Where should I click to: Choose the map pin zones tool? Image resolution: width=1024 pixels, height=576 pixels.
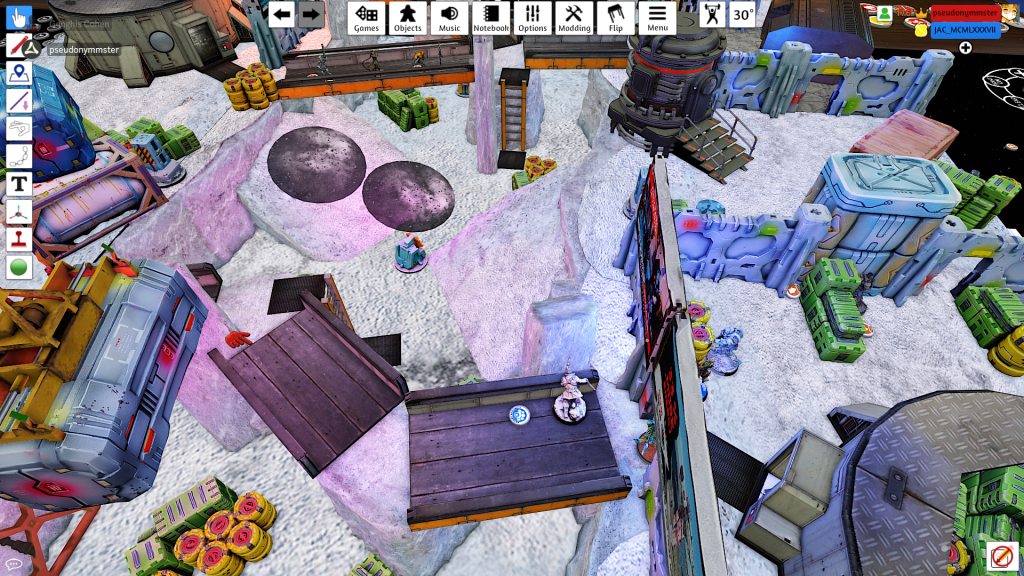(18, 73)
